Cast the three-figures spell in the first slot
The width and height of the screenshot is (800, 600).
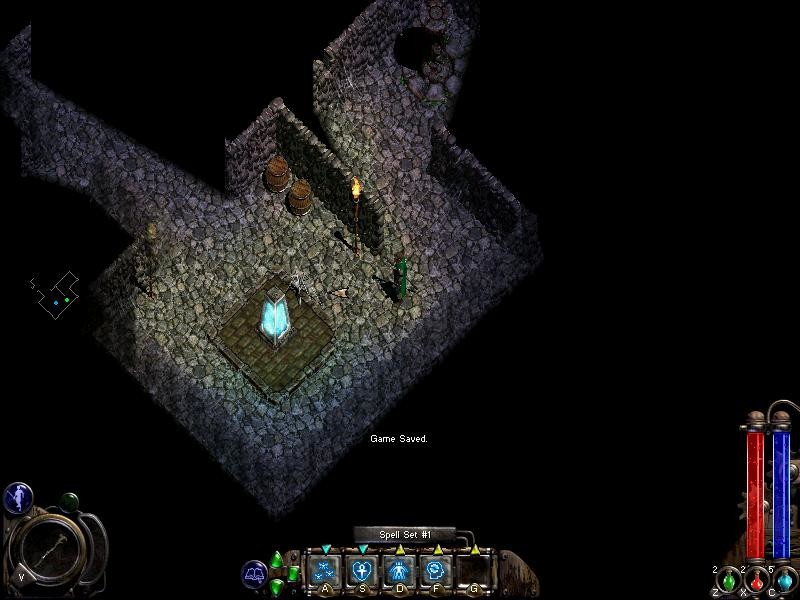(x=325, y=571)
